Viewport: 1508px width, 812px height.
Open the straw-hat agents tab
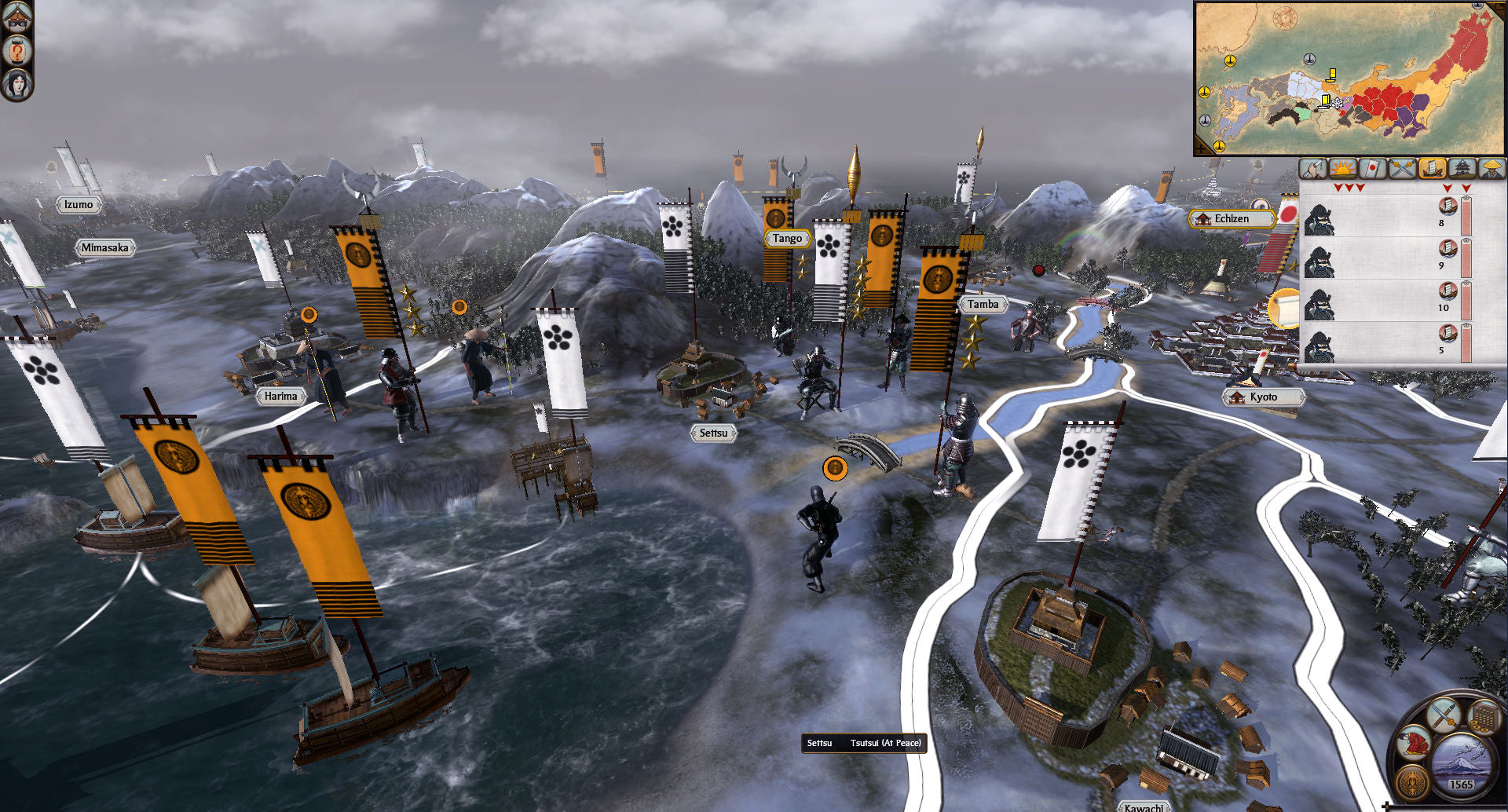tap(1492, 168)
